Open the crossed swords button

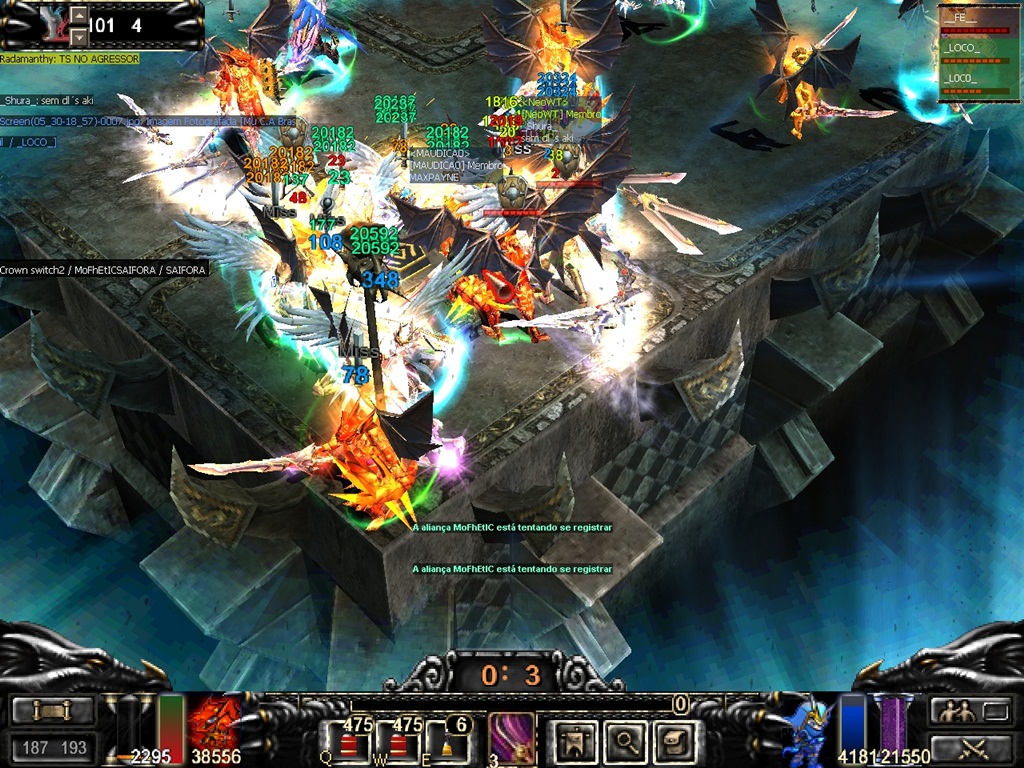(971, 747)
